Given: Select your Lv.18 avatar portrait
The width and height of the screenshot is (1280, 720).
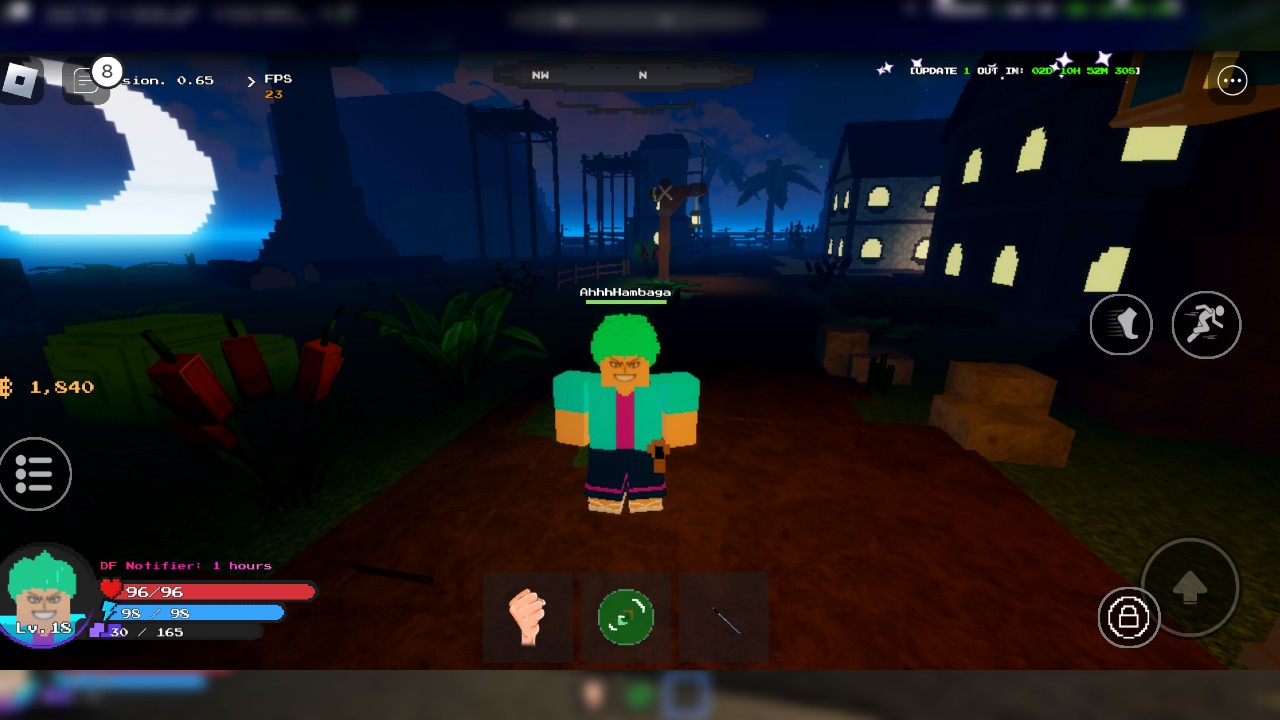Looking at the screenshot, I should coord(45,595).
